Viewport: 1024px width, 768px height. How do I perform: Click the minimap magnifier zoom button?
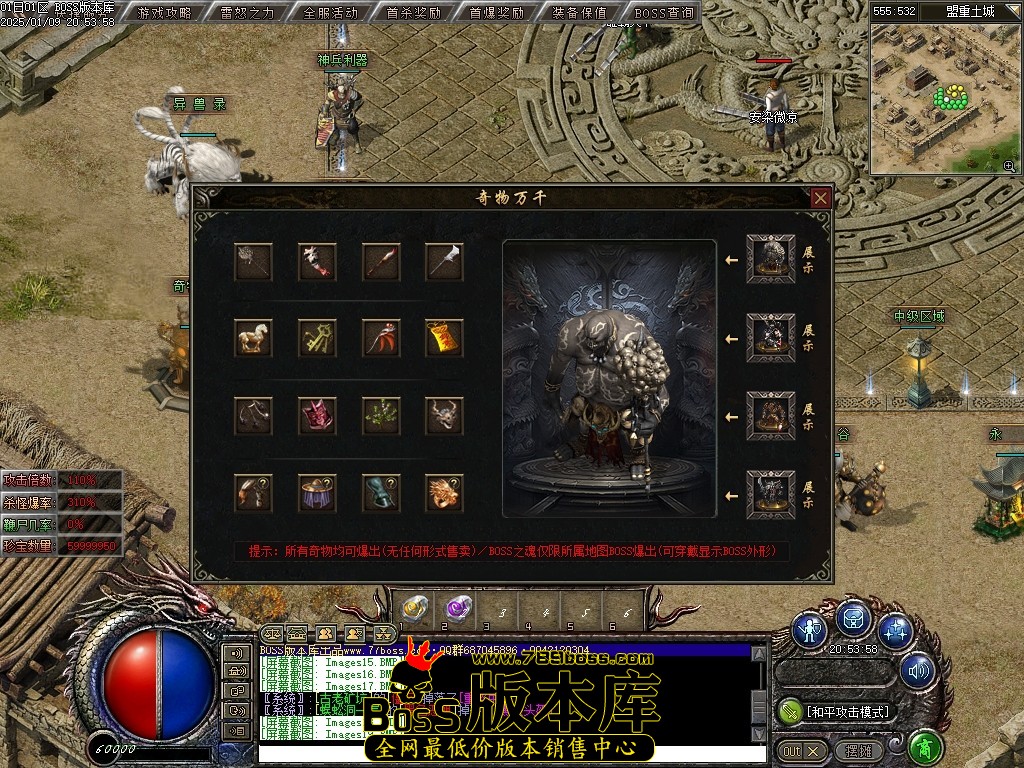pyautogui.click(x=1009, y=166)
